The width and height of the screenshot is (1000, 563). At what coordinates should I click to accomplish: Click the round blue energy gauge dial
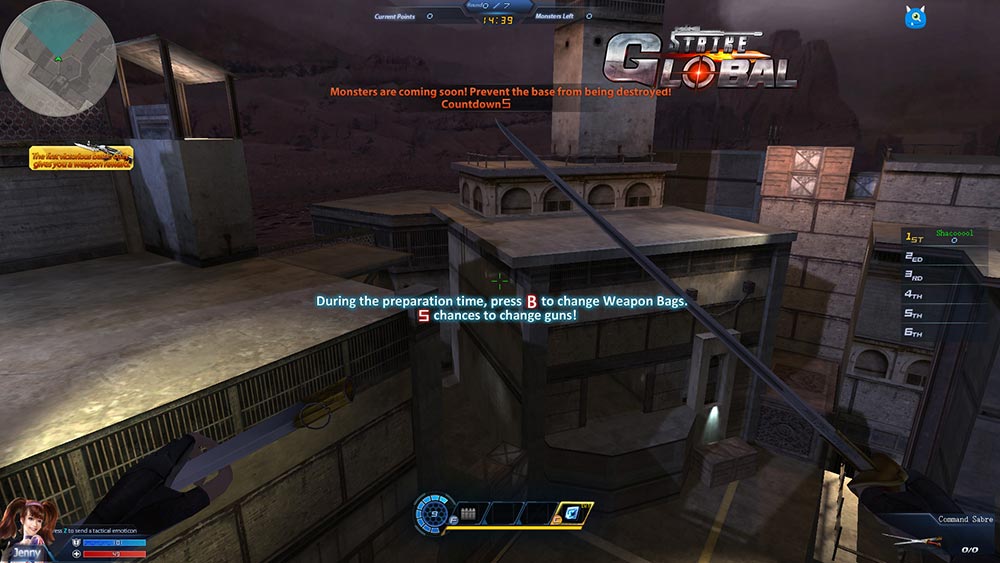coord(433,512)
